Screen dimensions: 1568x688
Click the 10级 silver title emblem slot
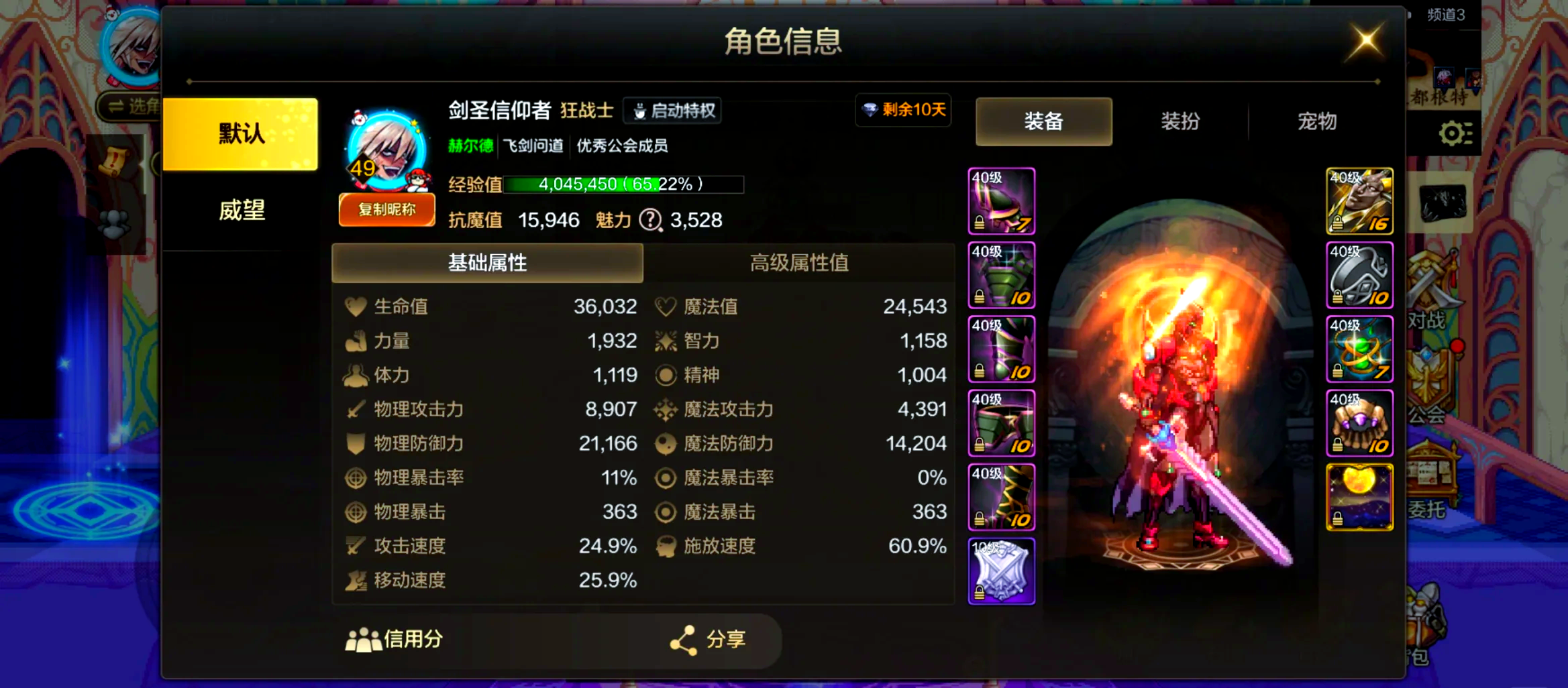(1001, 571)
